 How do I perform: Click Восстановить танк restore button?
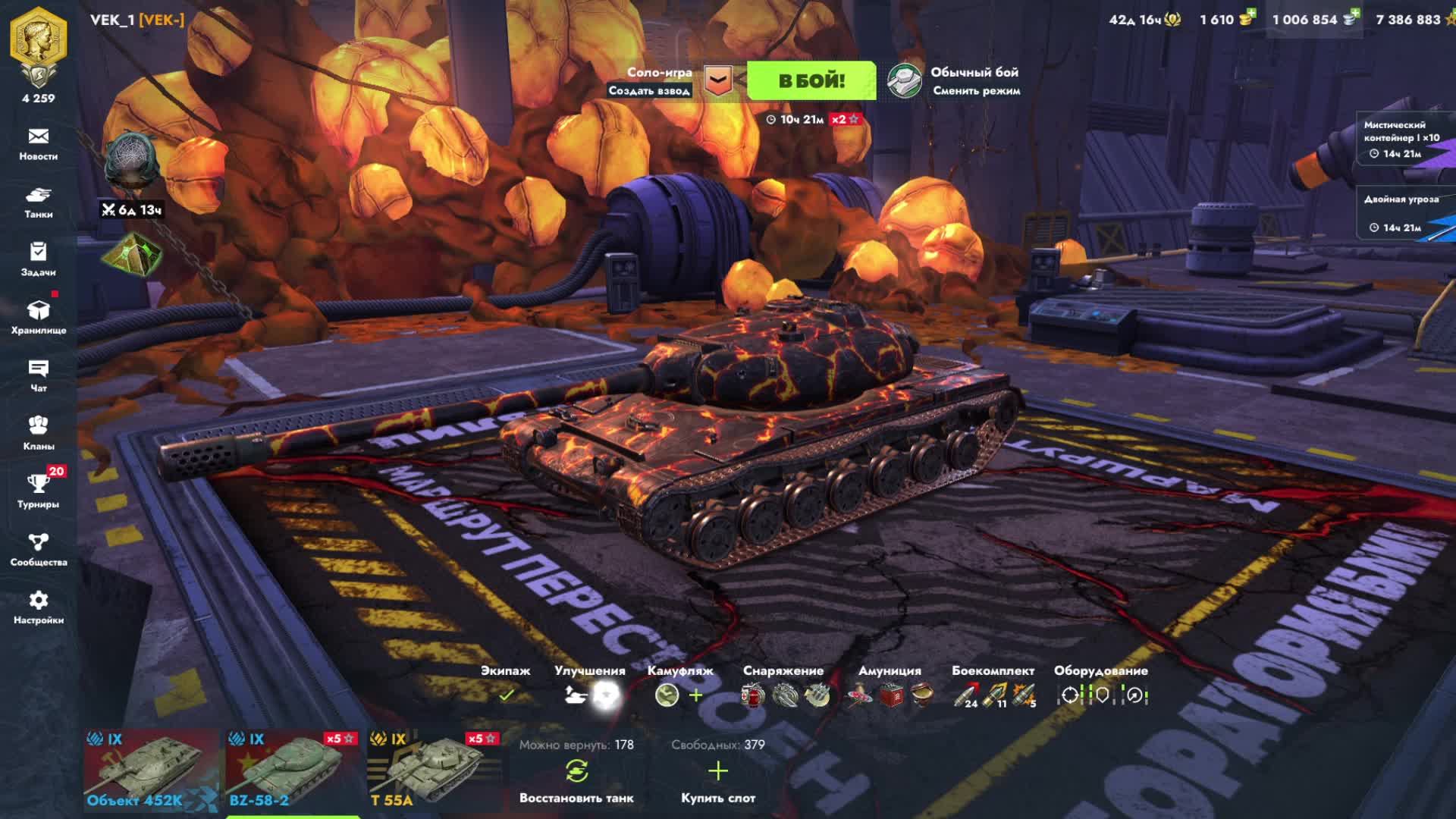[576, 780]
